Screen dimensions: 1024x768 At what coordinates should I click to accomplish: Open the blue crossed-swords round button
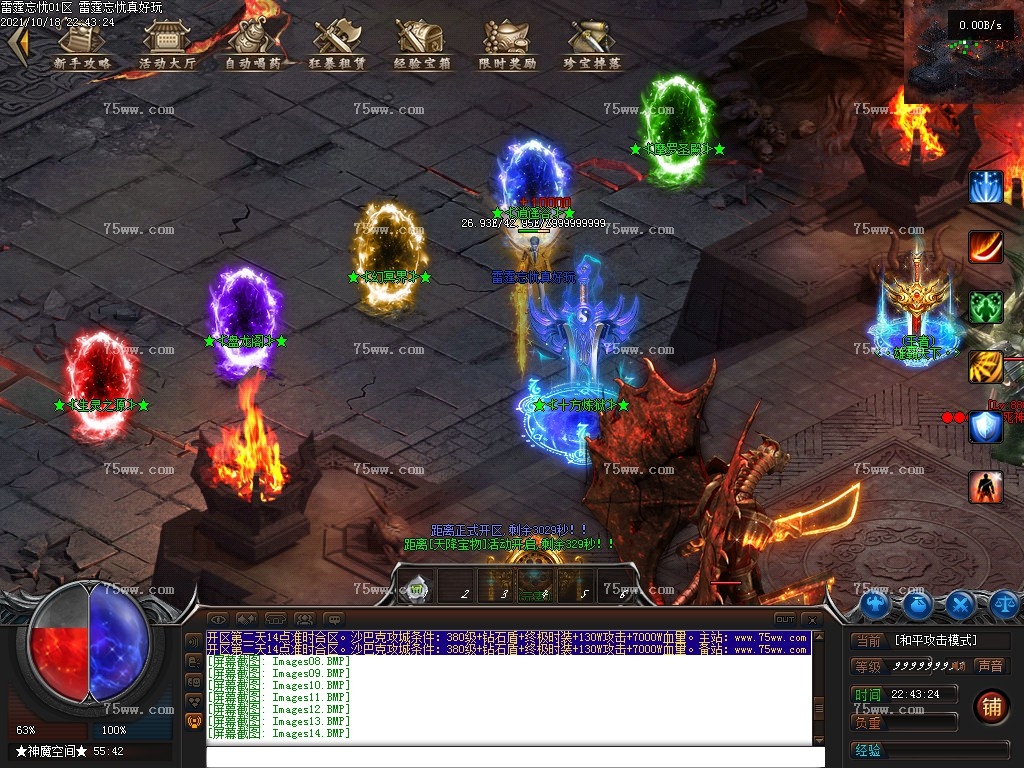[961, 604]
